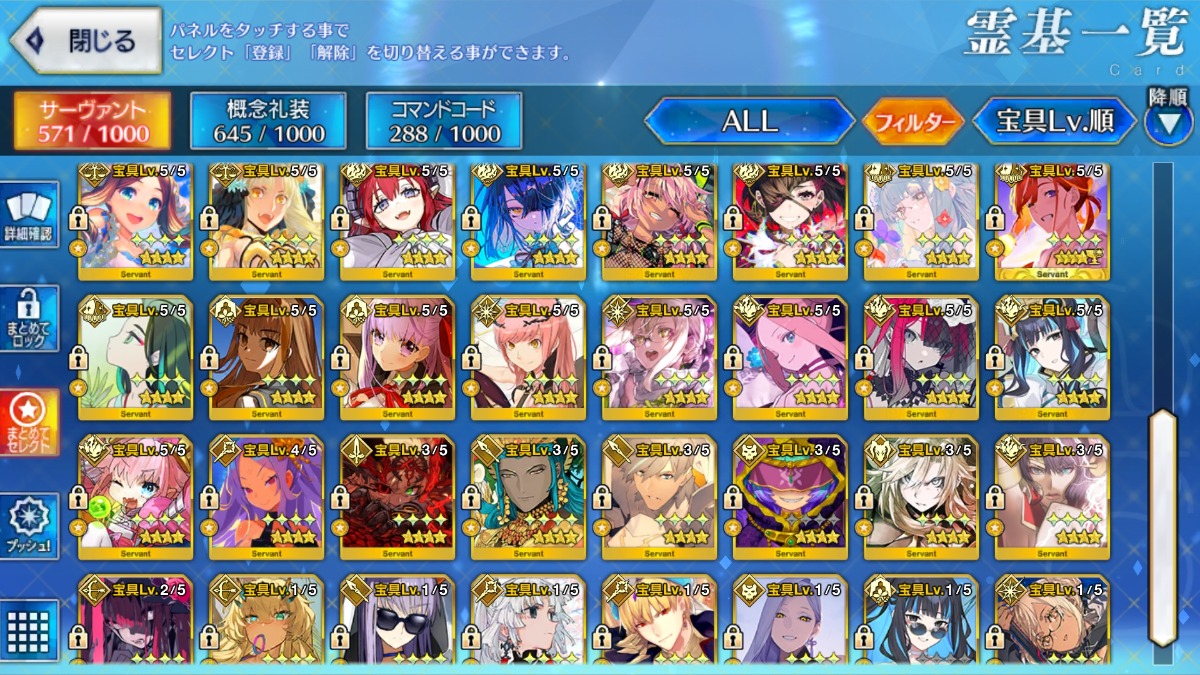Click the vertical scrollbar handle

coord(1162,525)
